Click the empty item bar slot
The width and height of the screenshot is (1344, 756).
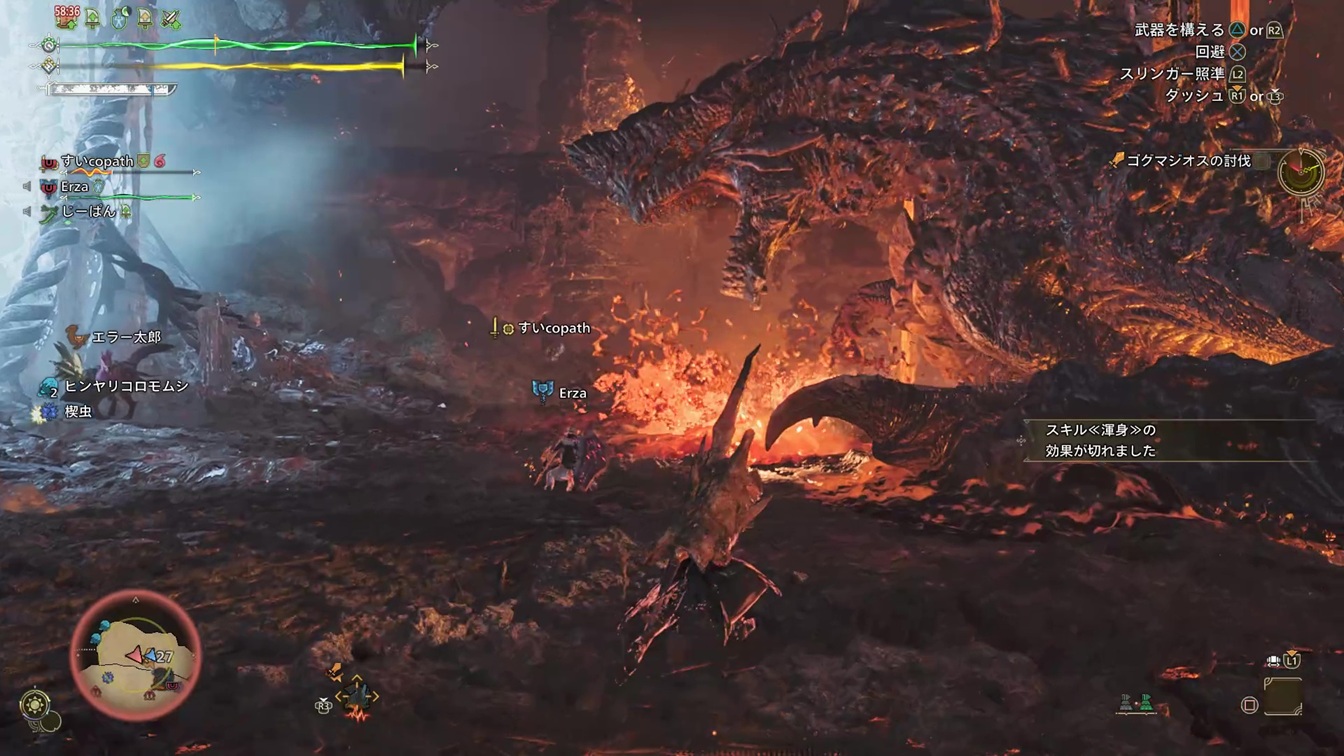[x=1282, y=696]
